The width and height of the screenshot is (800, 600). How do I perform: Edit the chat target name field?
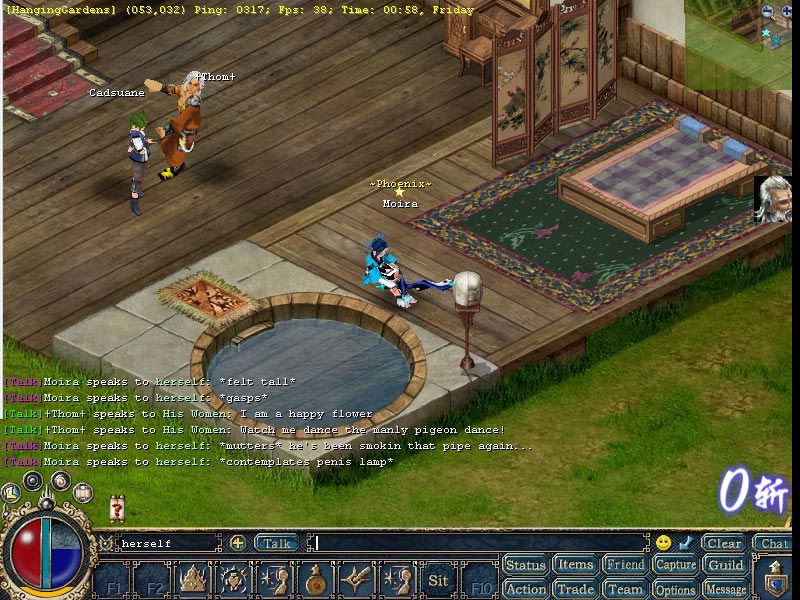165,543
